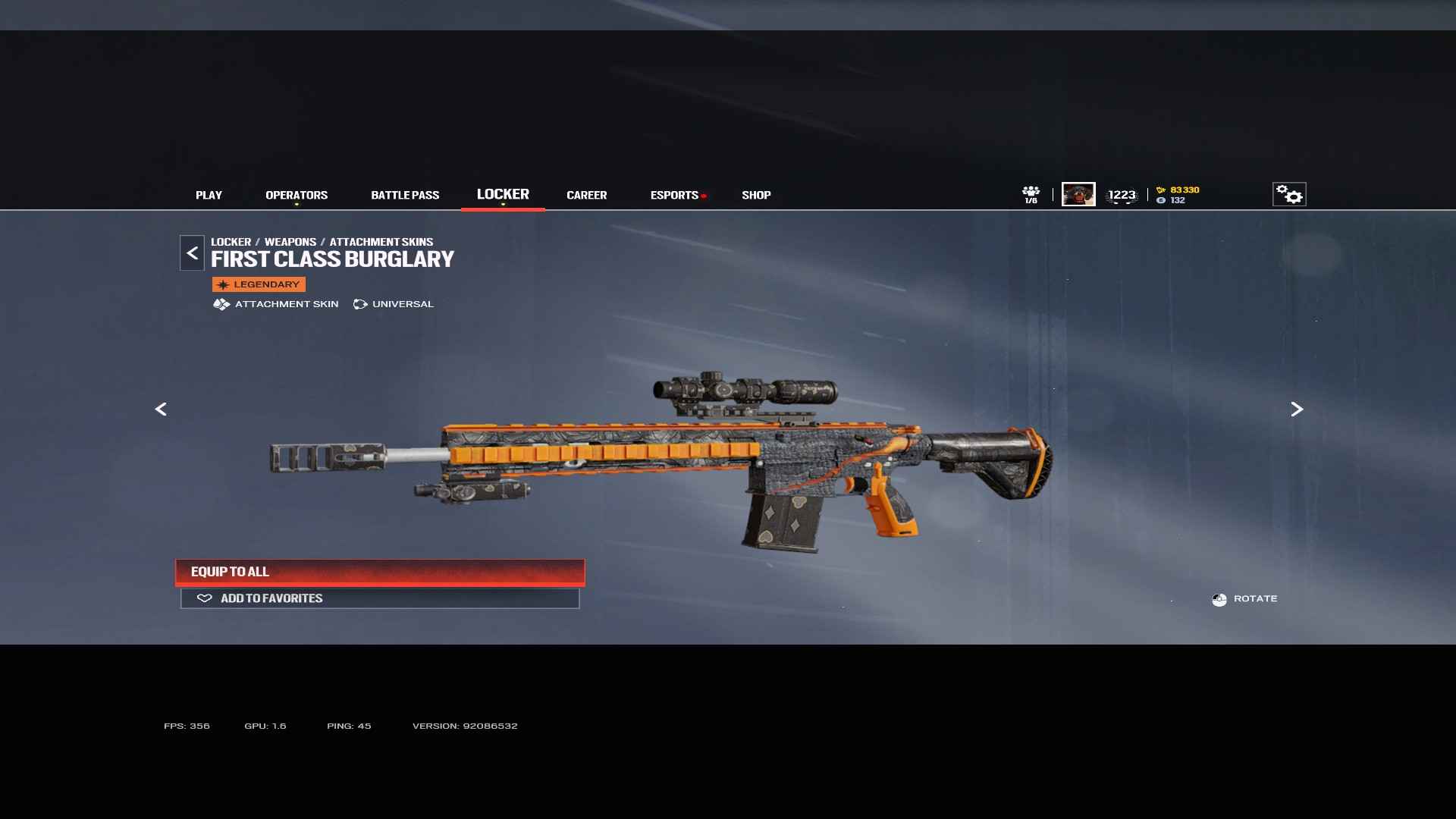Open the Shop tab

pos(756,195)
